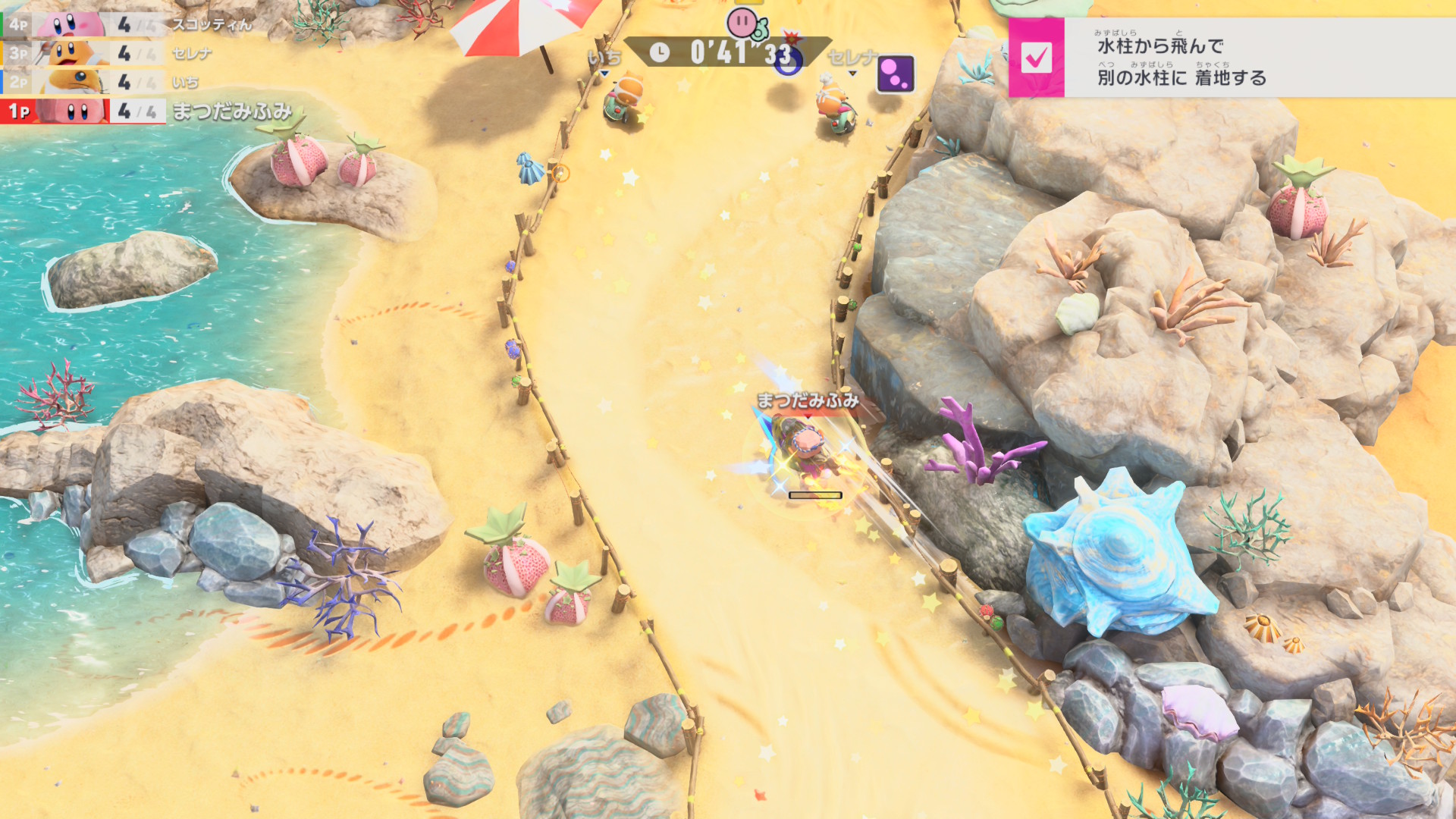Image resolution: width=1456 pixels, height=819 pixels.
Task: Click the pink checkmark box on the objective panel
Action: click(1036, 58)
